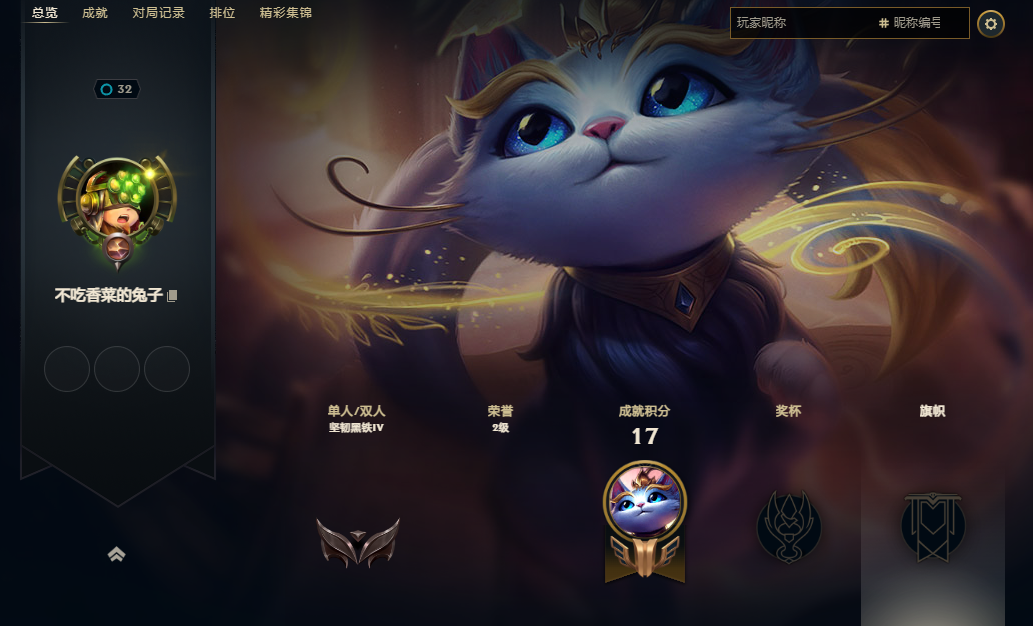Expand the banner's double-chevron arrow
This screenshot has width=1033, height=626.
pyautogui.click(x=117, y=554)
